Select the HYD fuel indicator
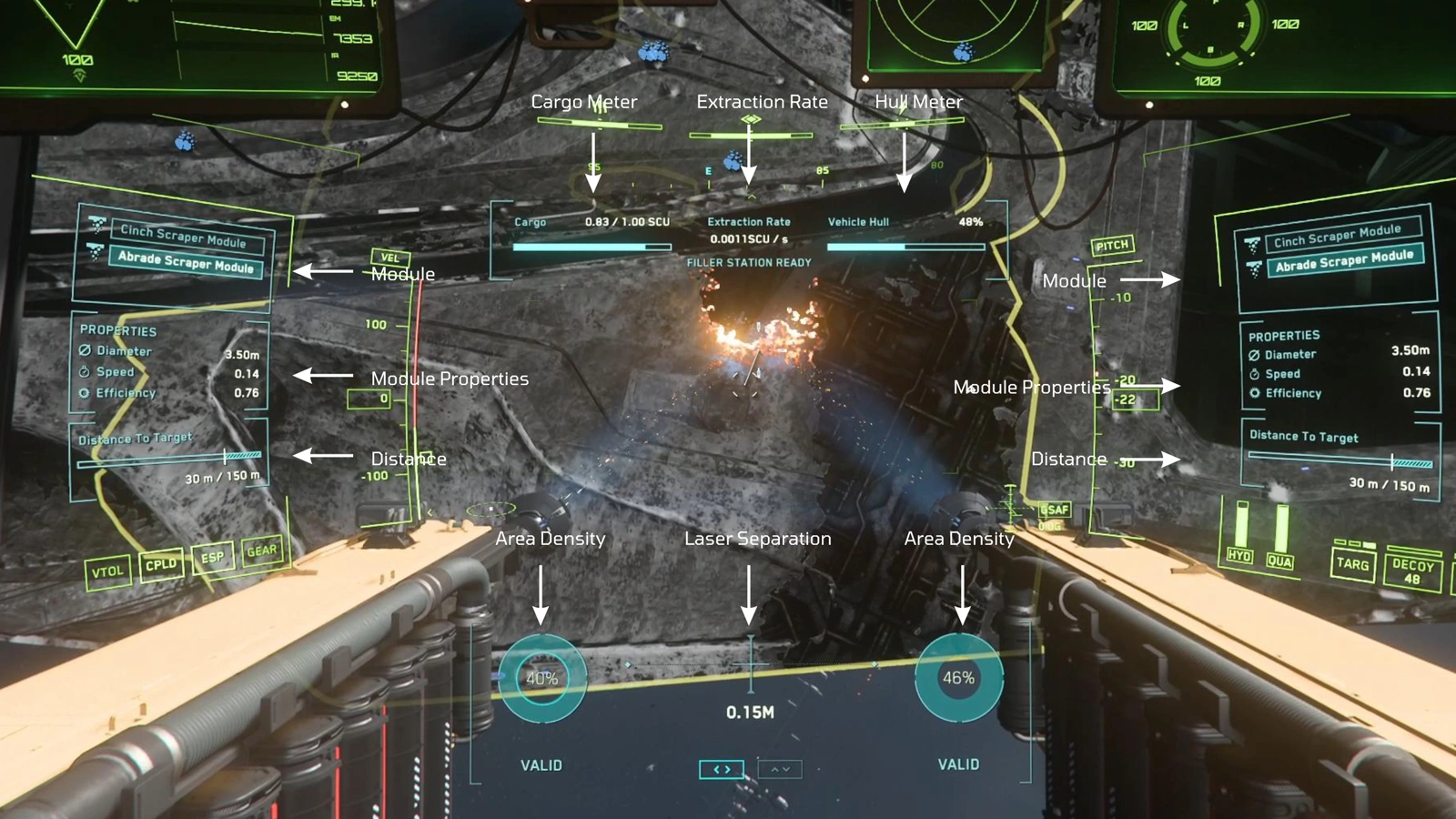Image resolution: width=1456 pixels, height=819 pixels. [1239, 555]
